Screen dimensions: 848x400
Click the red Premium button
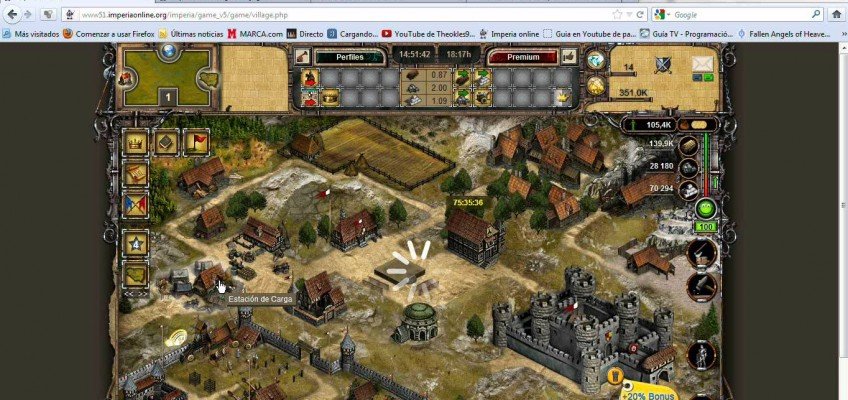[x=521, y=57]
